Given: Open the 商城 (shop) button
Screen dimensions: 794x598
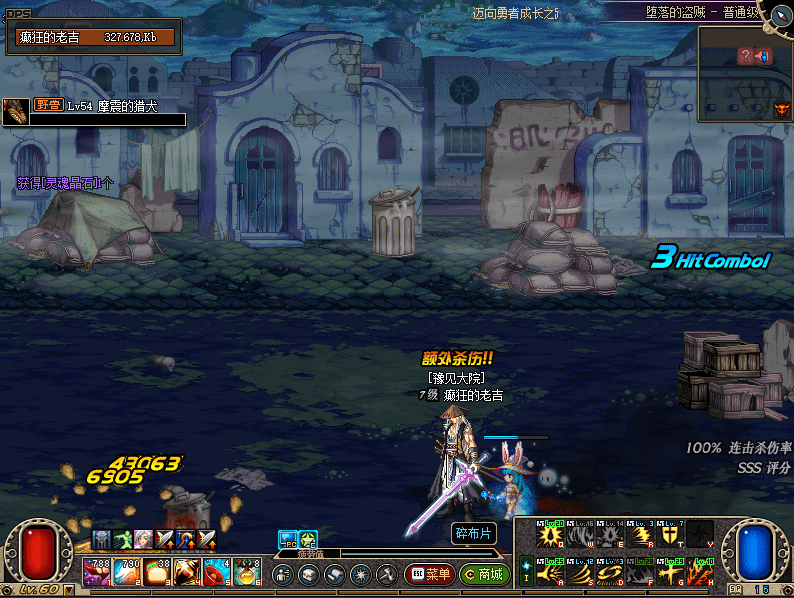Looking at the screenshot, I should [x=483, y=574].
